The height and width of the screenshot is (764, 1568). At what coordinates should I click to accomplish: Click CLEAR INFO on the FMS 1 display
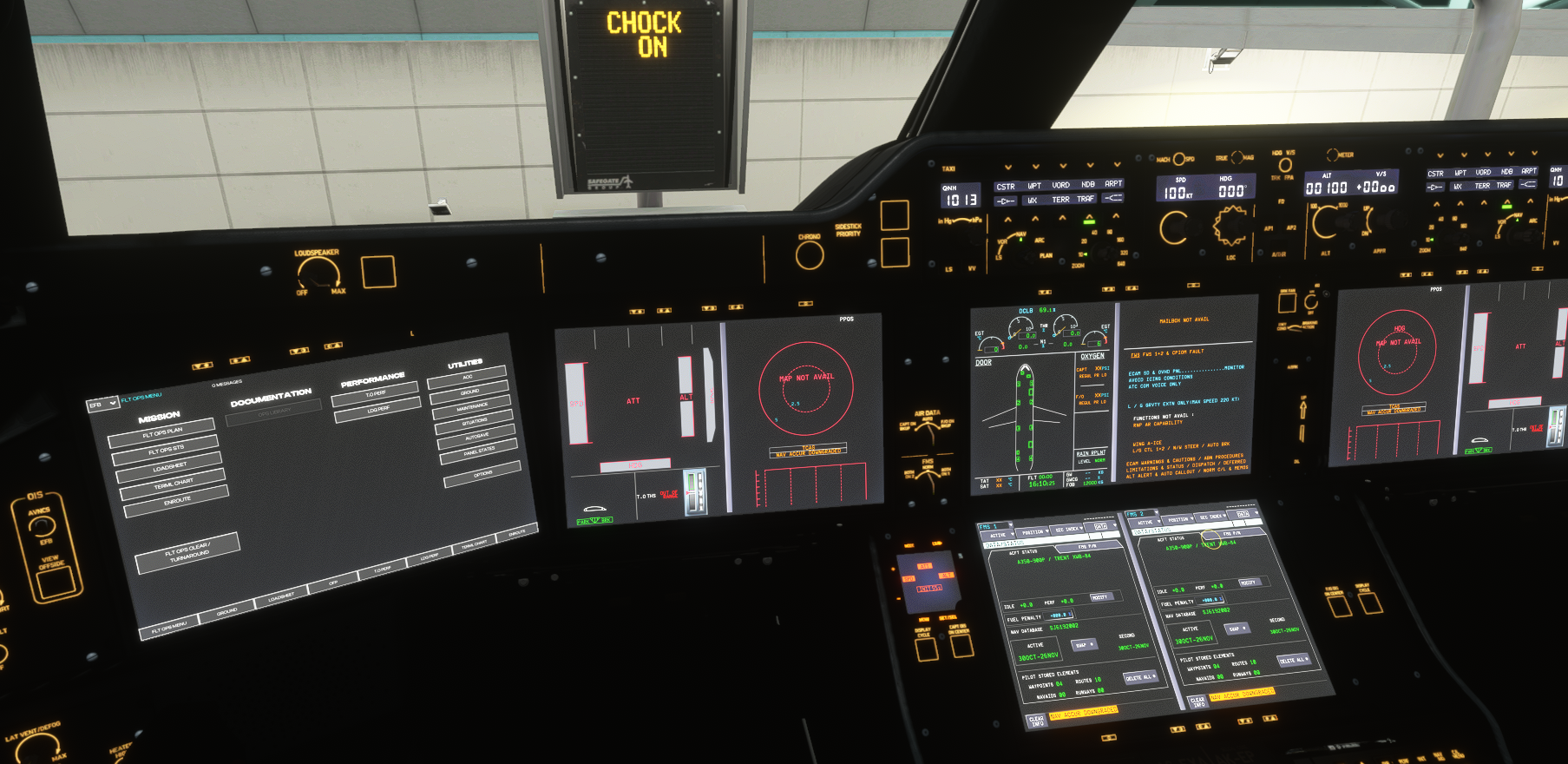1036,721
